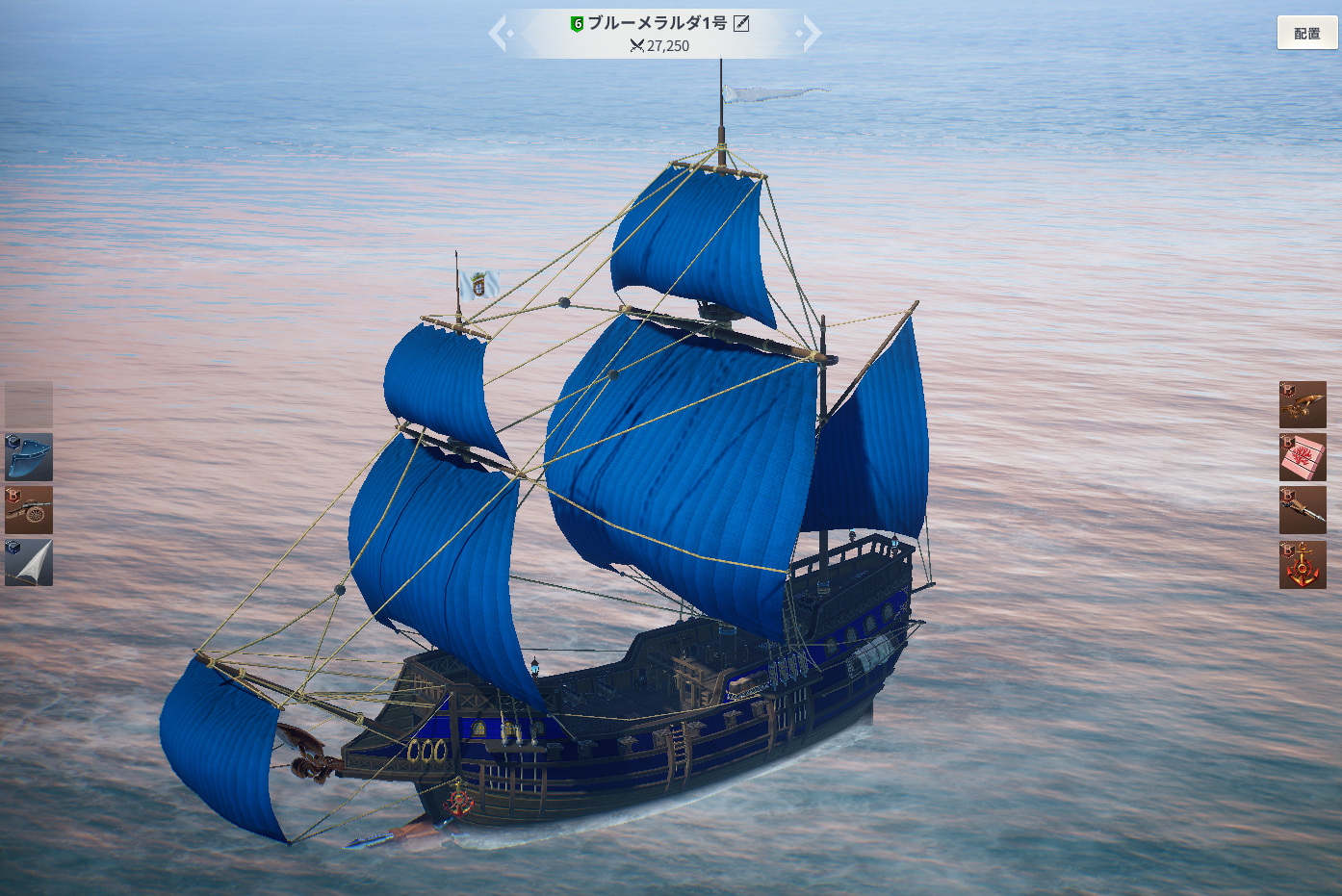Open the red anchor equipment slot
This screenshot has height=896, width=1342.
1303,564
